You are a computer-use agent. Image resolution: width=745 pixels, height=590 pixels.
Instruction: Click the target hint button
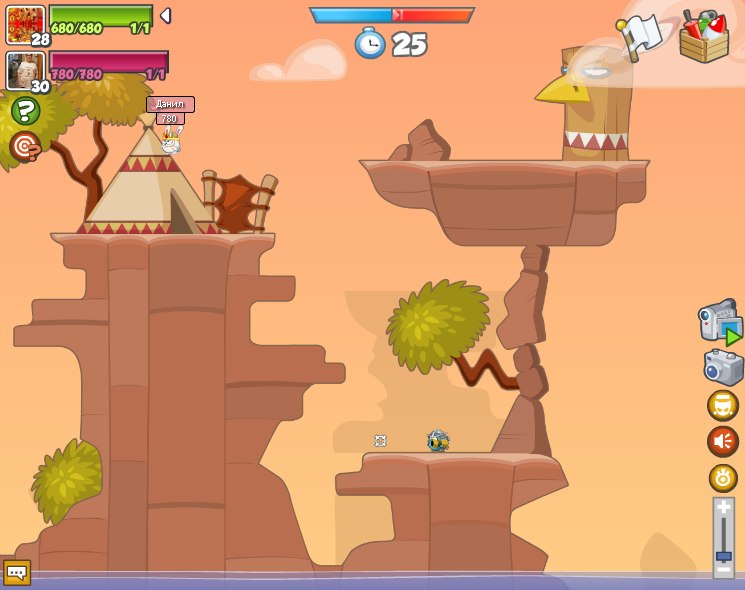click(x=24, y=146)
